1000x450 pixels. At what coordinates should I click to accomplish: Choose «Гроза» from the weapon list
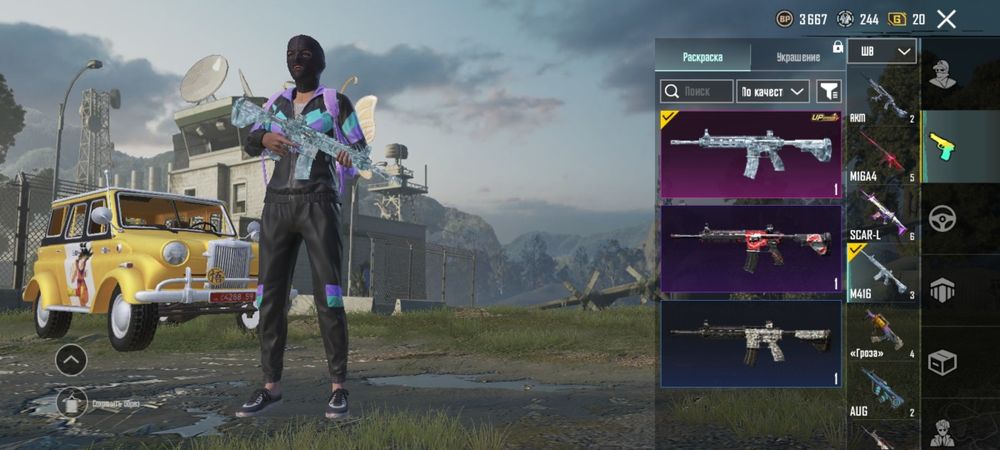tap(882, 332)
